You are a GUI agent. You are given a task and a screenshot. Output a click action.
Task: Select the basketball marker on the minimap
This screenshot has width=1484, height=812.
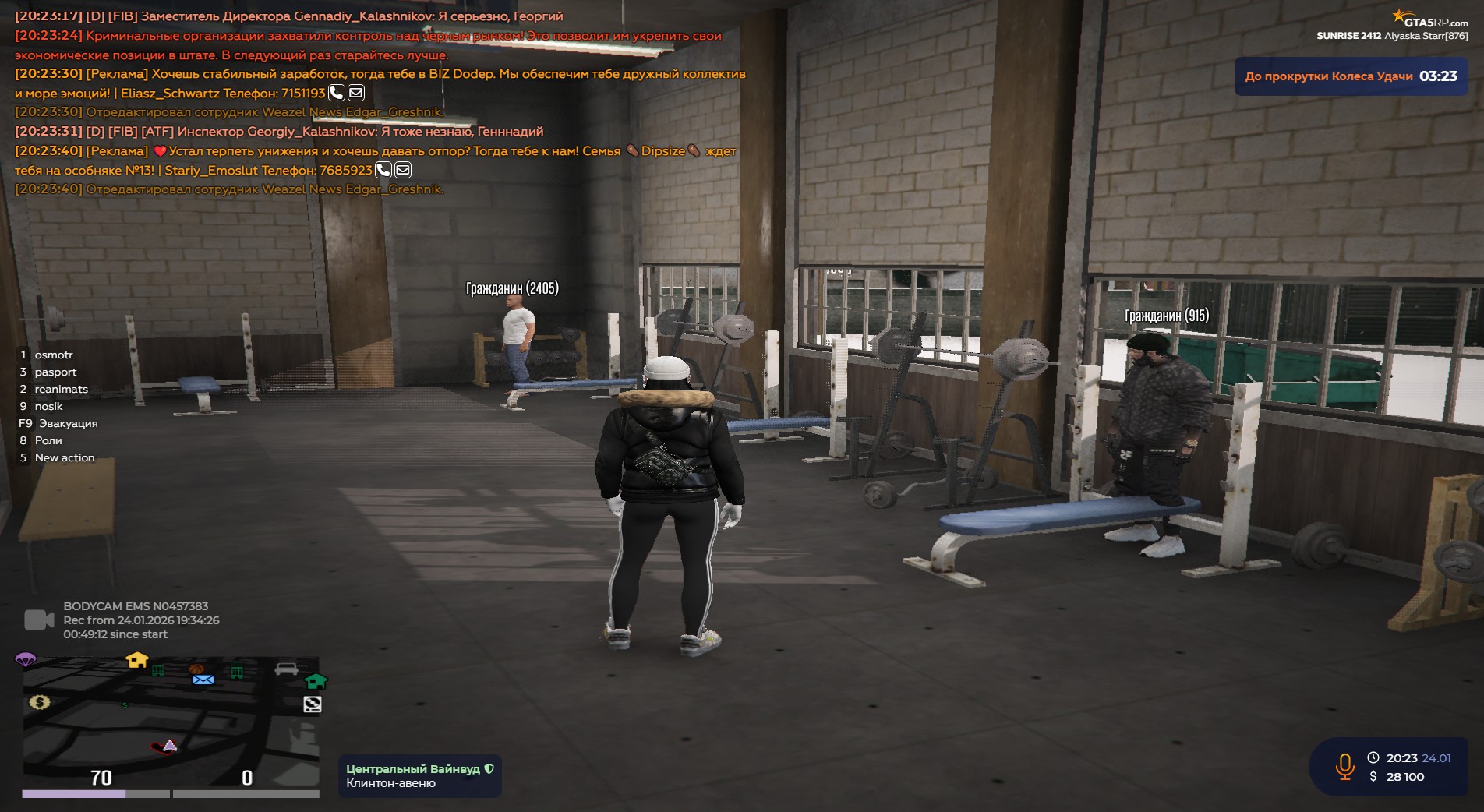196,669
